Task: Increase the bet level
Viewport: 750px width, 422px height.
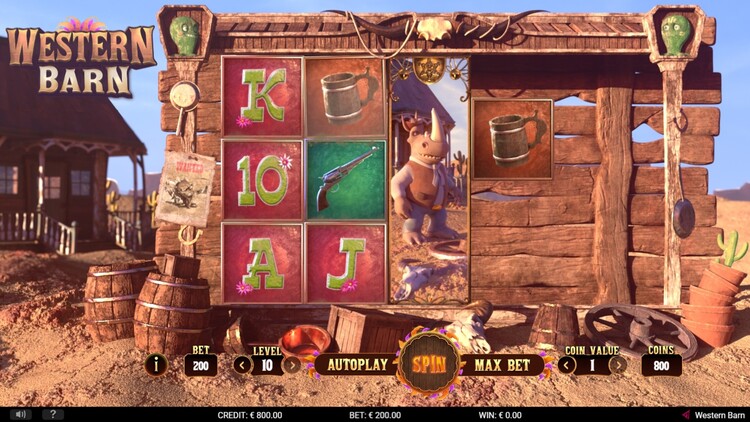Action: [x=291, y=364]
